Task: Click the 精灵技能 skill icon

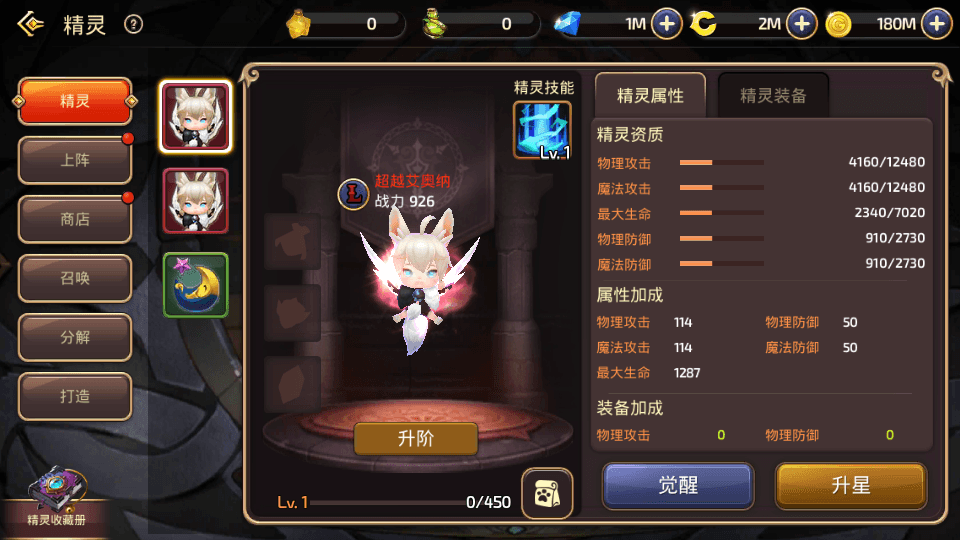Action: pyautogui.click(x=542, y=130)
